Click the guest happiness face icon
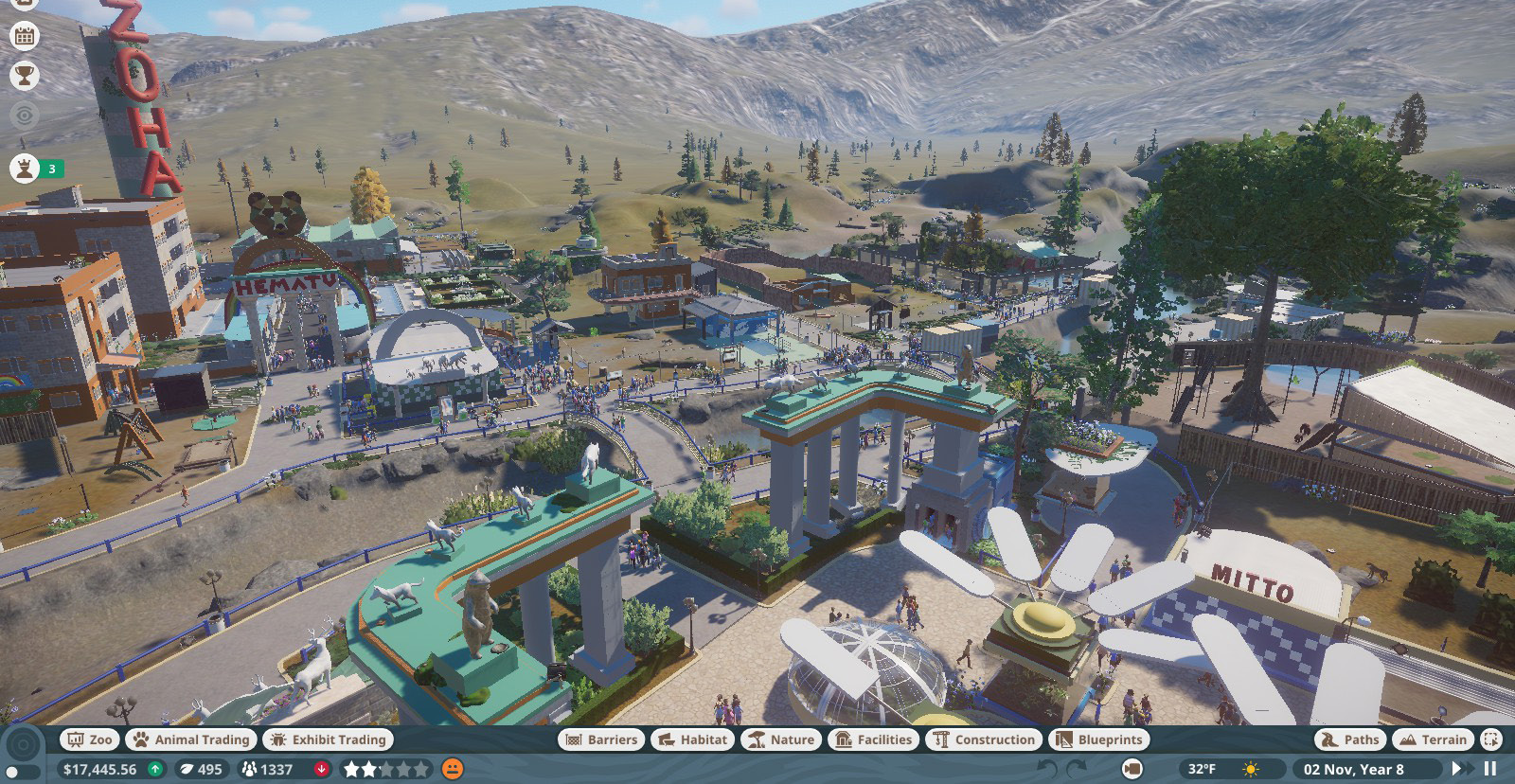The width and height of the screenshot is (1515, 784). 453,769
